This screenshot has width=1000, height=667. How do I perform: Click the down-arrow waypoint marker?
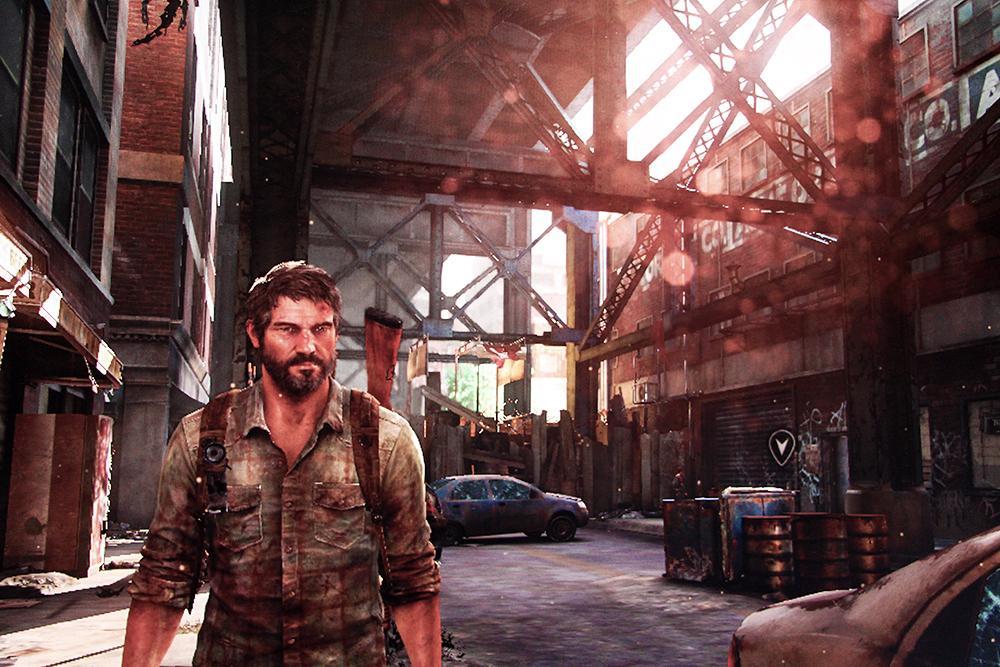point(781,446)
